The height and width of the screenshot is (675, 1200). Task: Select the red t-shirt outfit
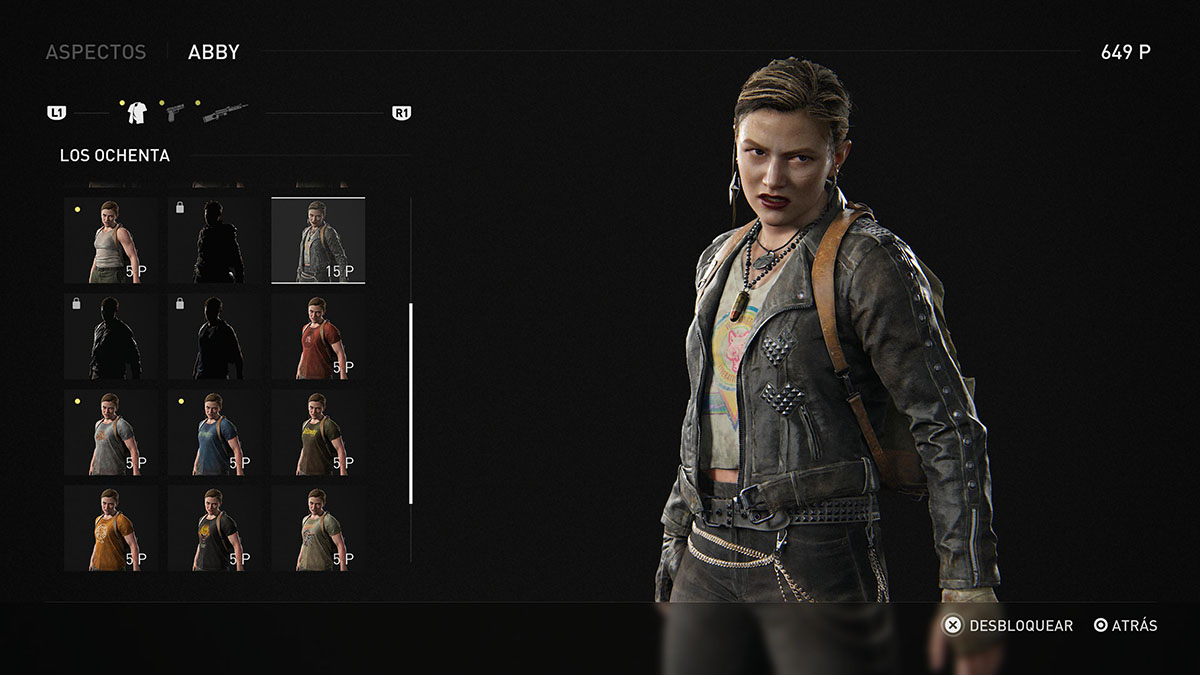point(318,336)
